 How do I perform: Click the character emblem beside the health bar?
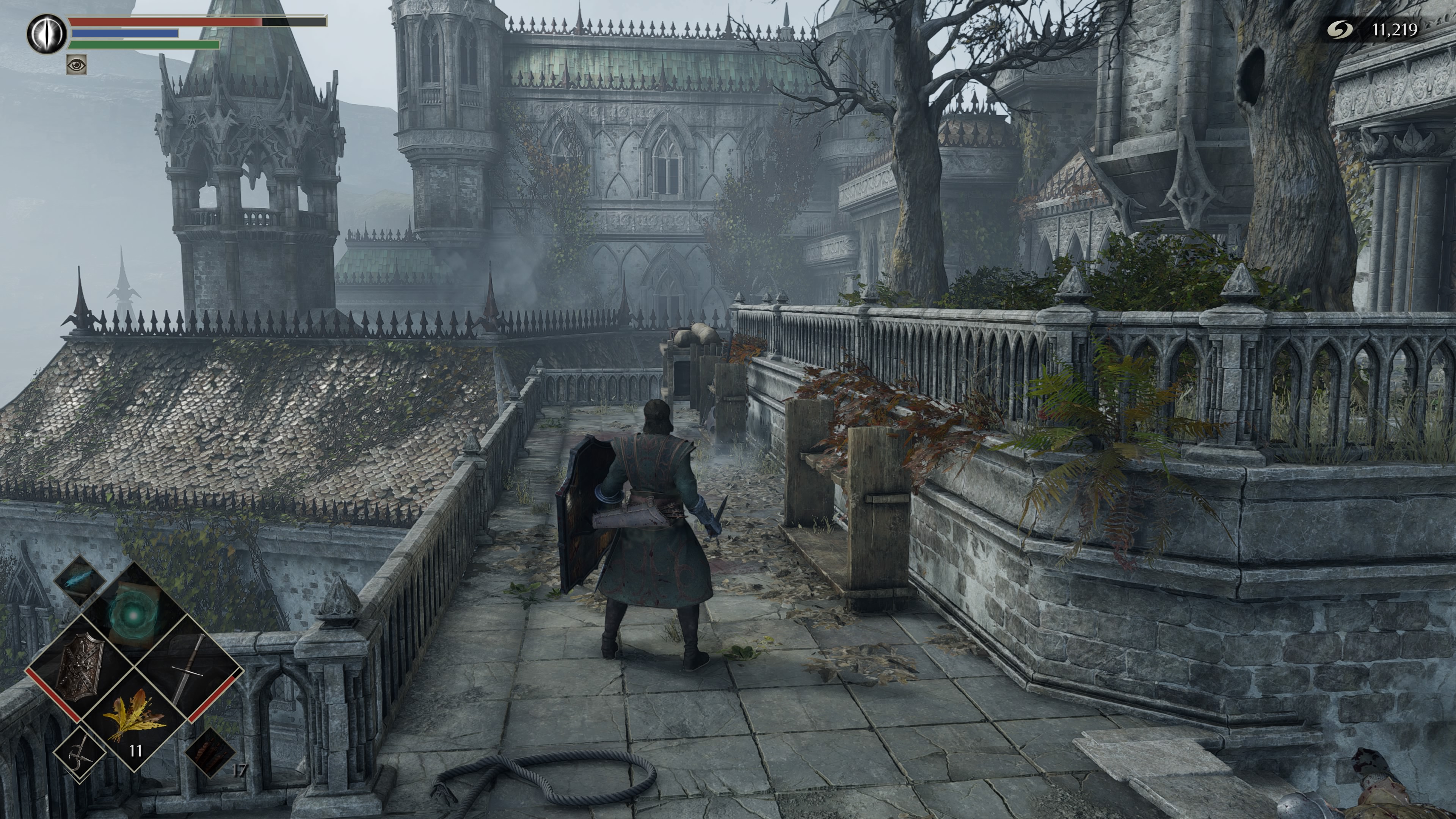[x=47, y=34]
